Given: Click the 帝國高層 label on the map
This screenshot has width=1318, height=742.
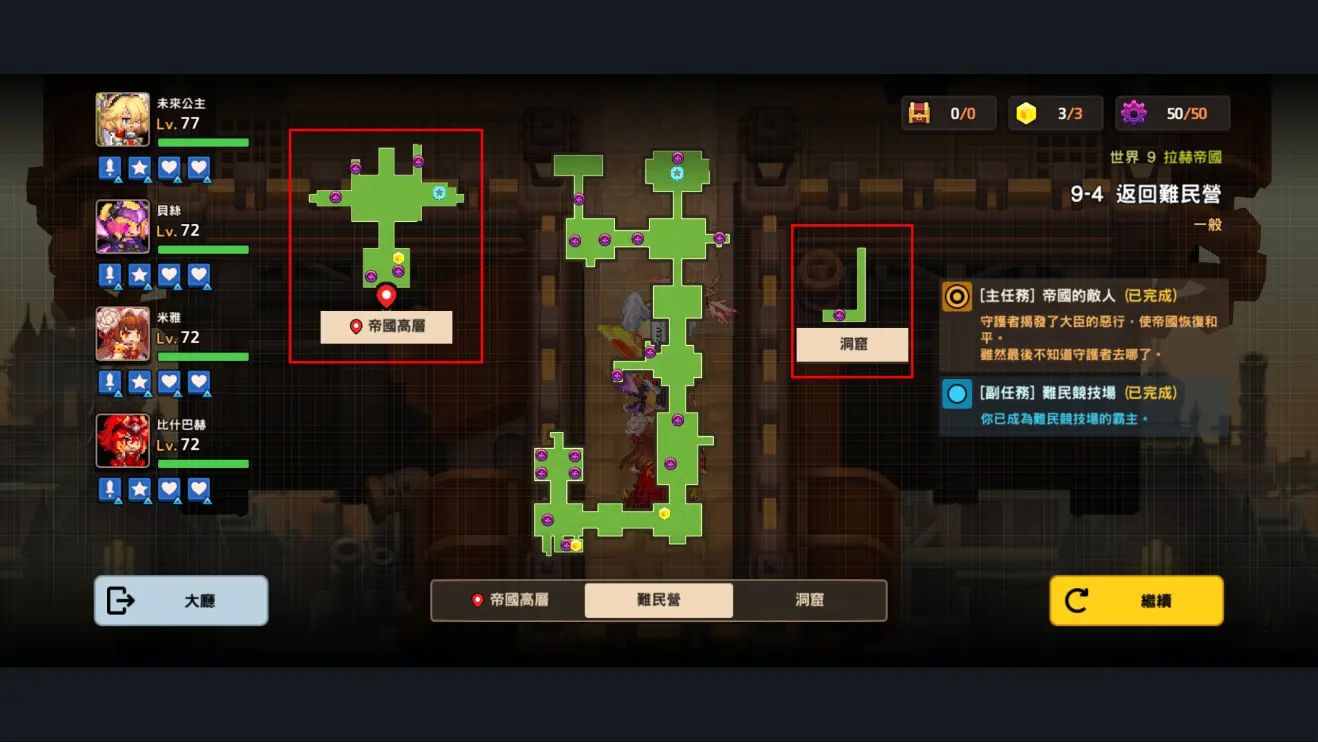Looking at the screenshot, I should [x=386, y=327].
